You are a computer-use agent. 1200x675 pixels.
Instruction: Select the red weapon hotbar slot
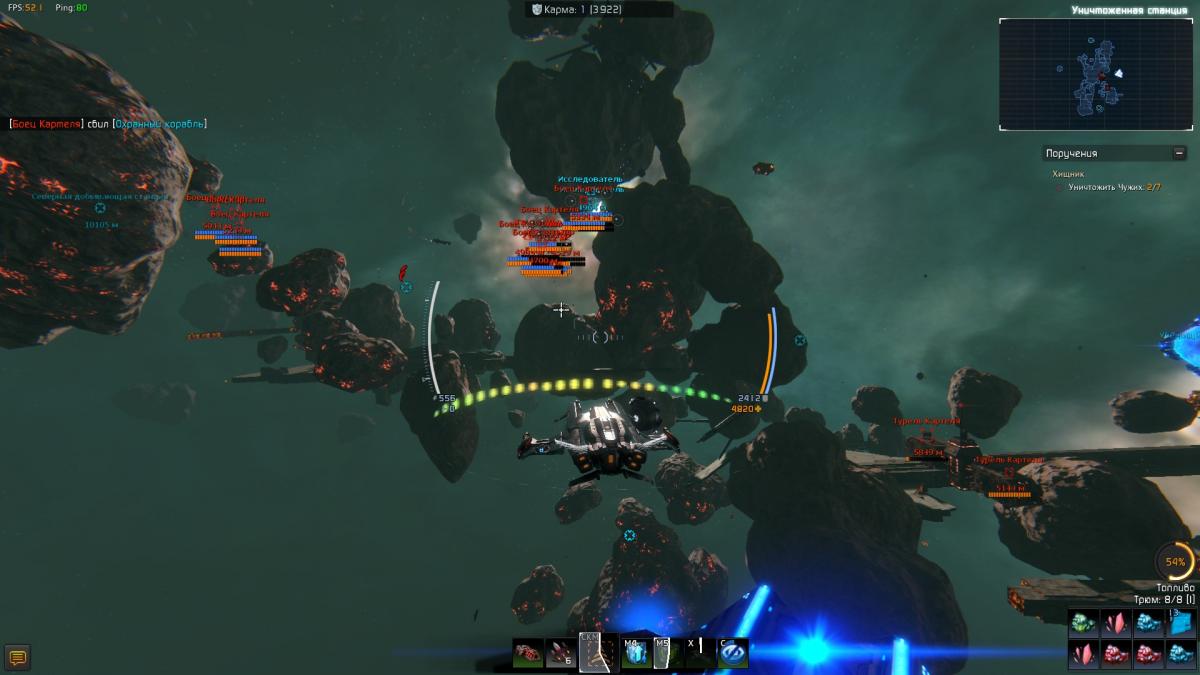click(528, 653)
